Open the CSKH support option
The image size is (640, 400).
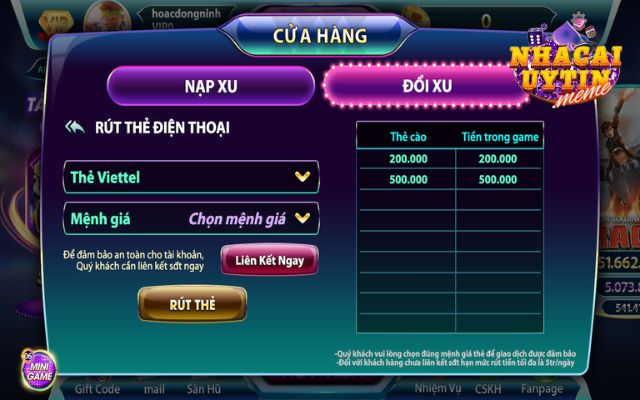[488, 389]
